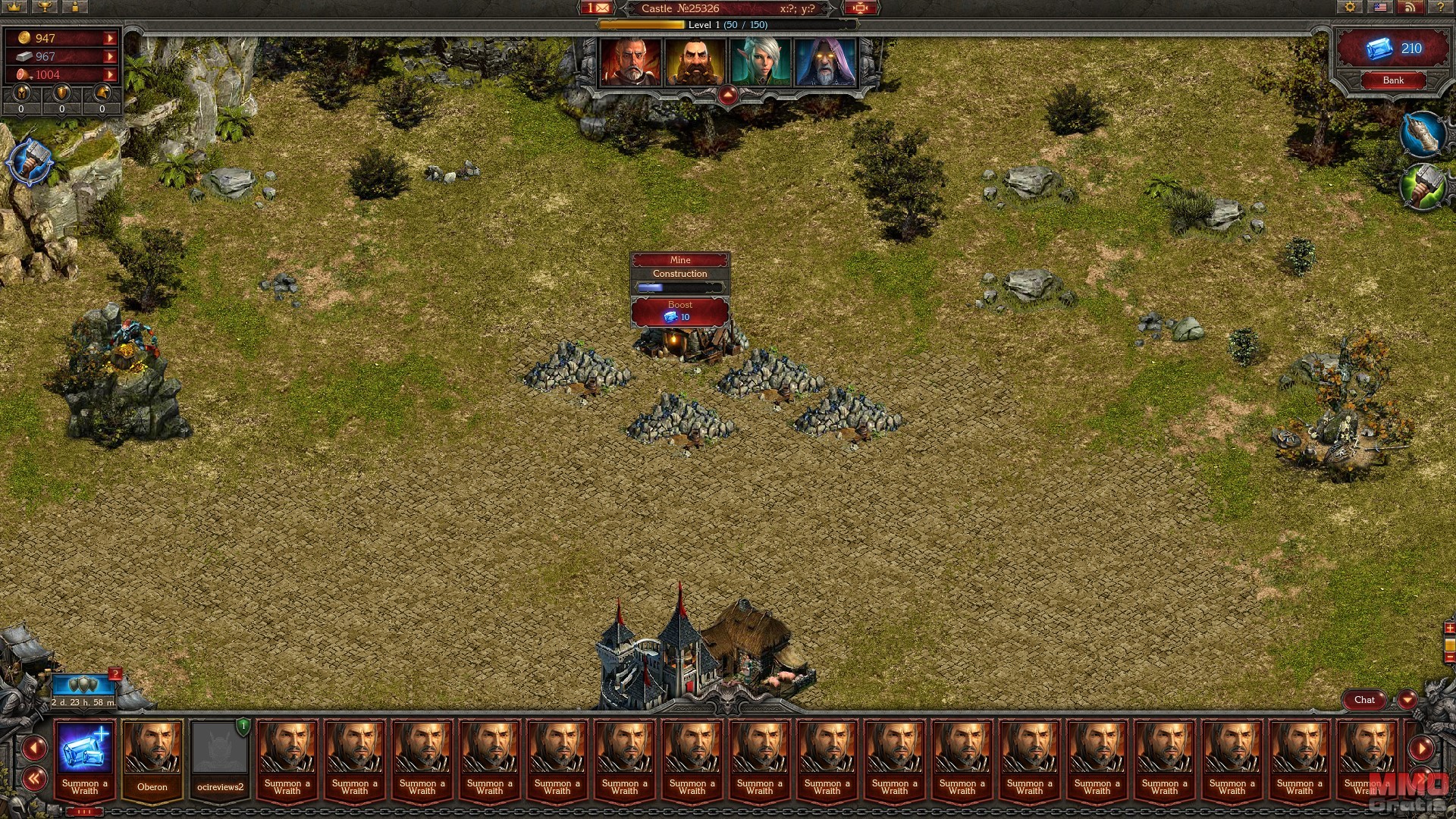The image size is (1456, 819).
Task: Select the ocireviews2 friend slot
Action: [x=220, y=758]
